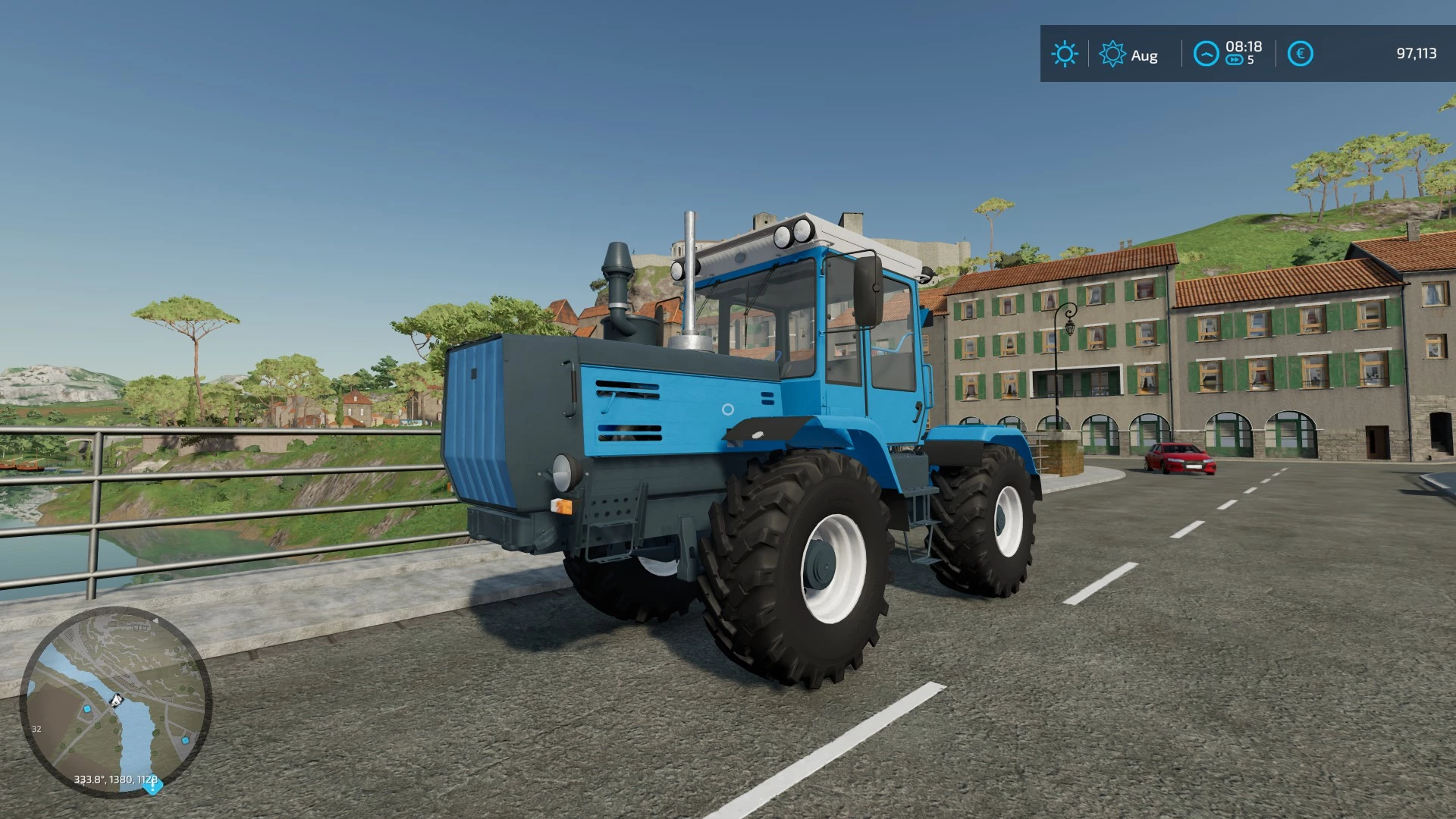Click the August season sun icon
The height and width of the screenshot is (819, 1456).
pyautogui.click(x=1112, y=54)
